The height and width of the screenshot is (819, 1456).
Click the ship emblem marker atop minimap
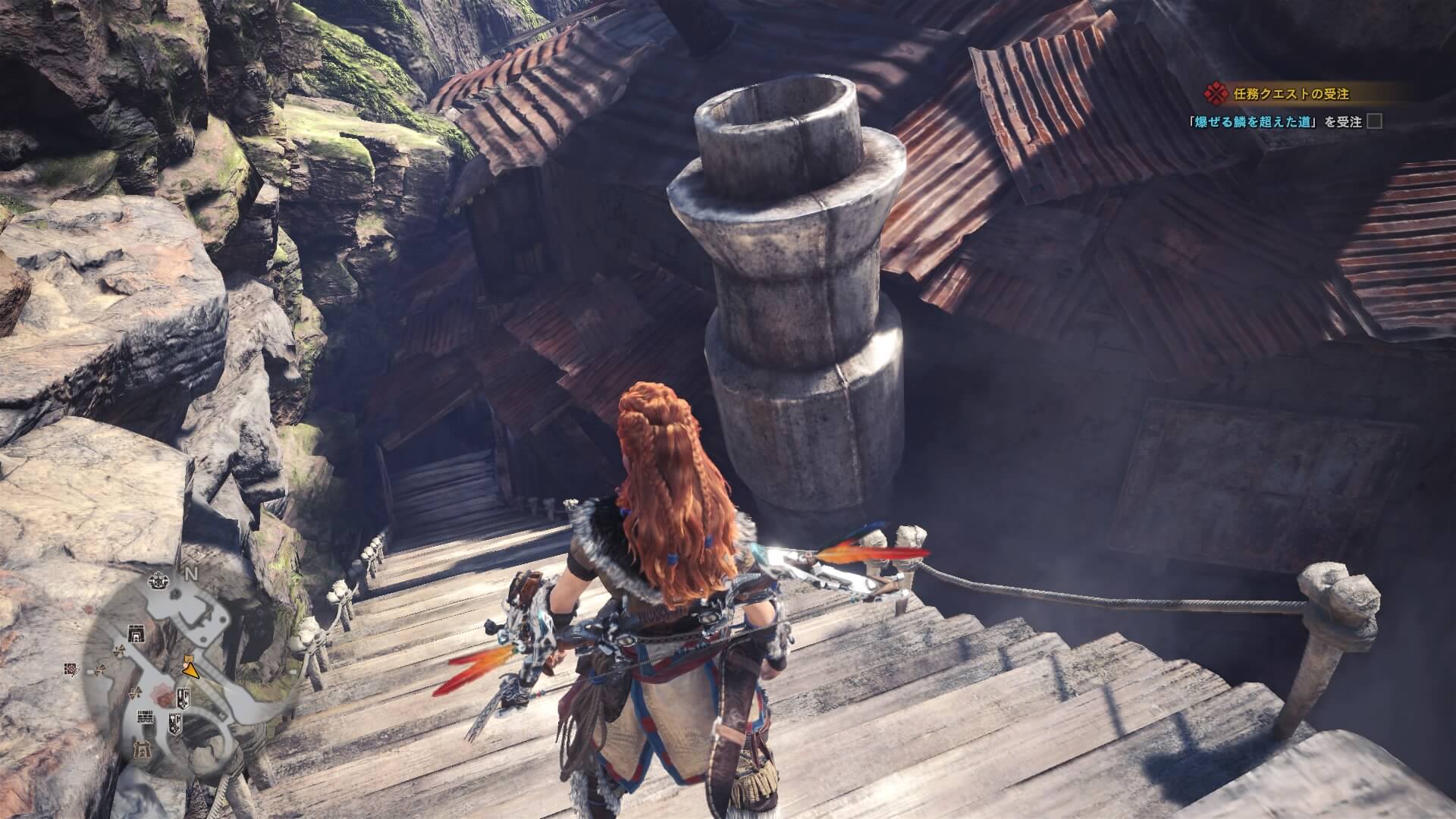pyautogui.click(x=159, y=581)
